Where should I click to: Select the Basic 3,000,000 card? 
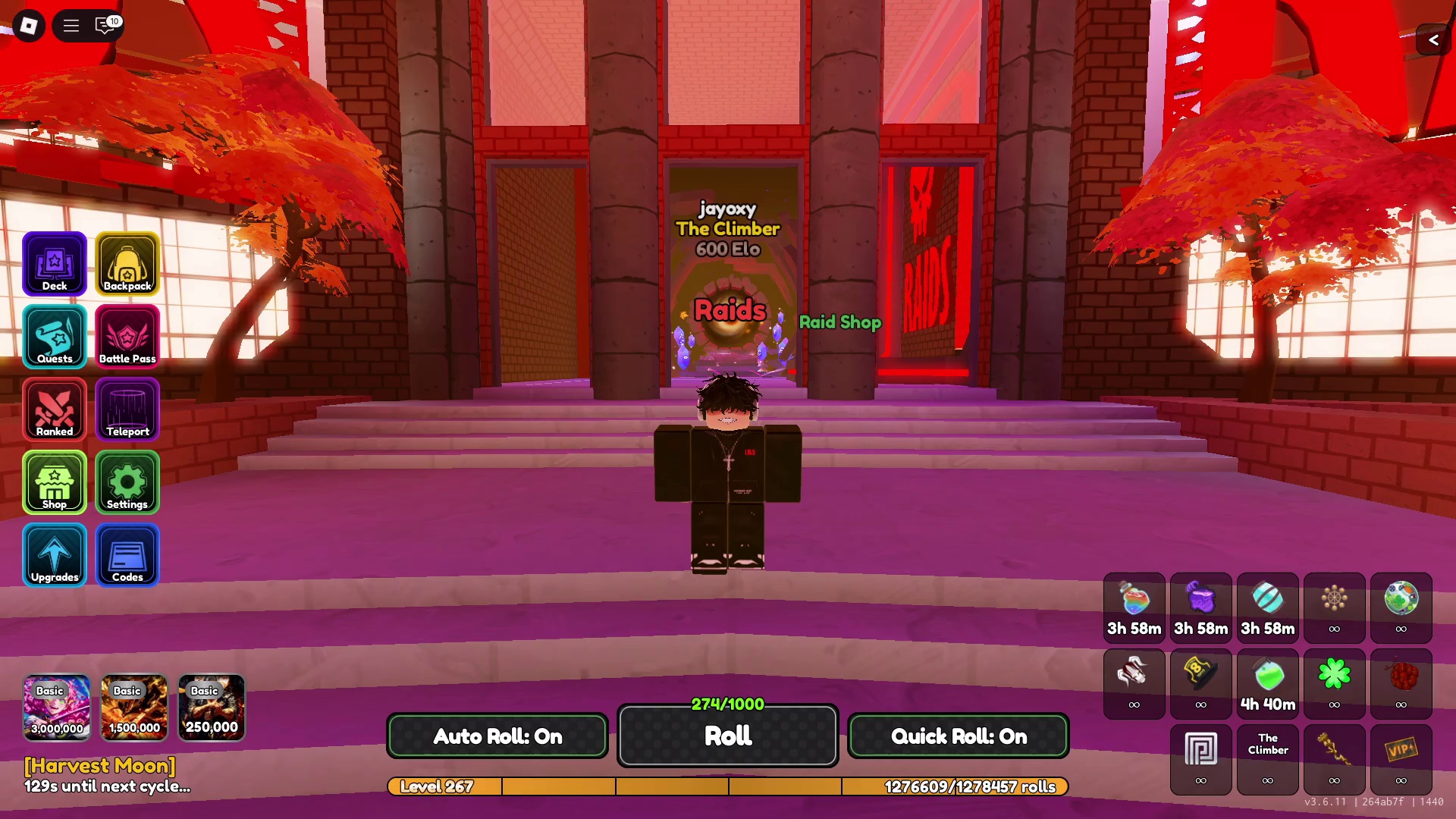[57, 708]
